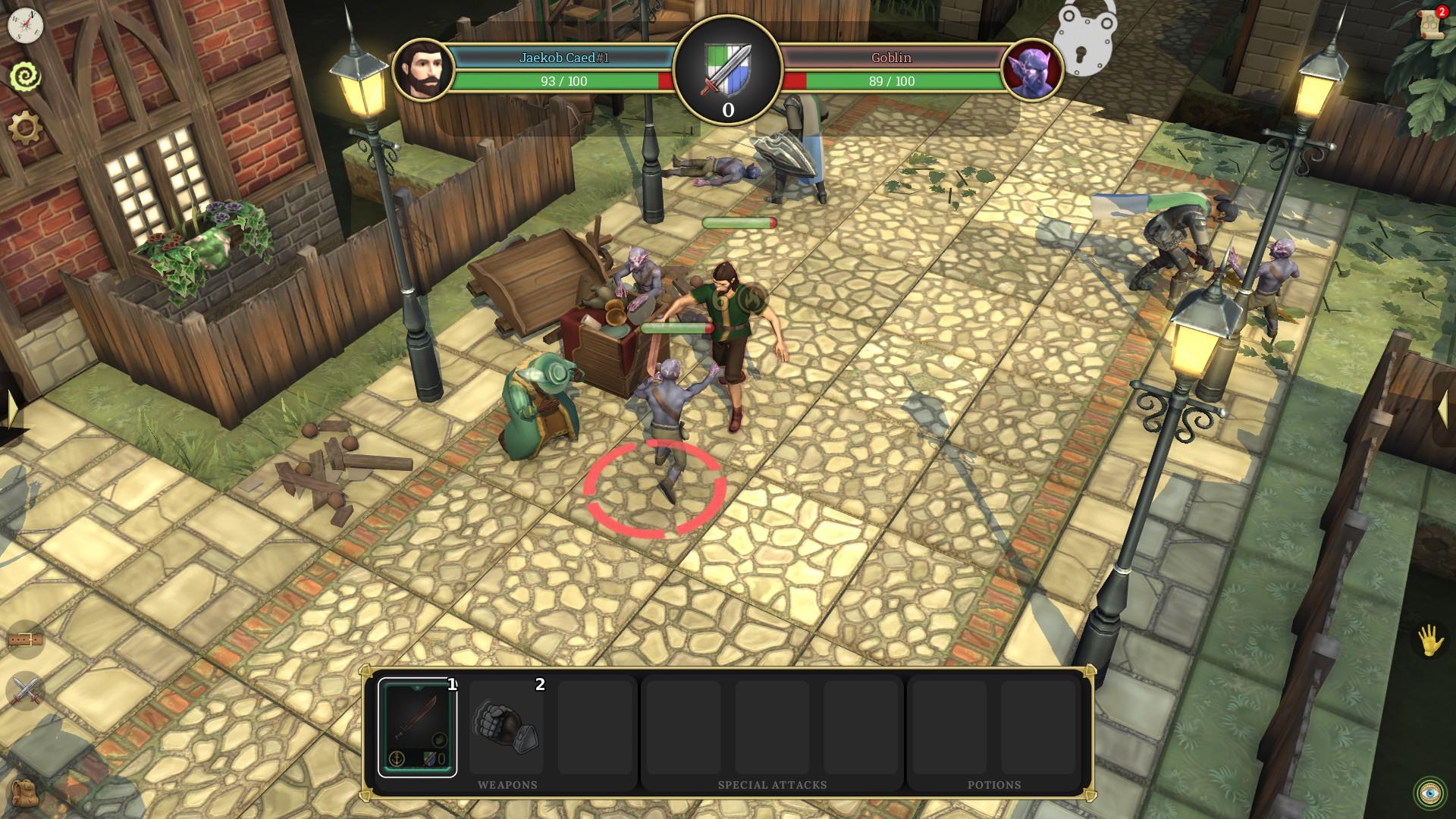Open the belt icon panel
This screenshot has width=1456, height=819.
[25, 641]
